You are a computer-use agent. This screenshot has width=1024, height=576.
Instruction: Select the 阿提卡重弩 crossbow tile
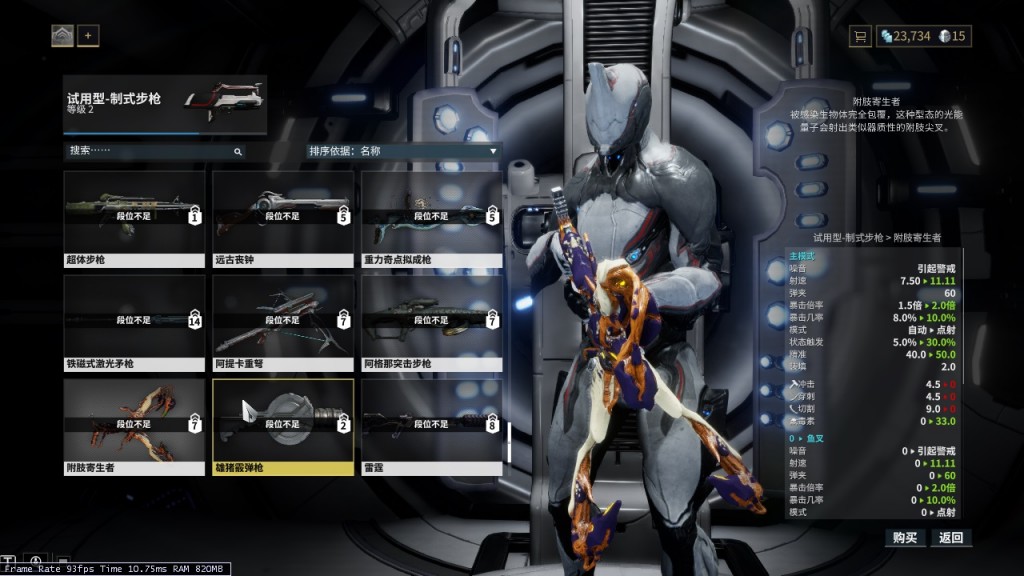click(283, 322)
